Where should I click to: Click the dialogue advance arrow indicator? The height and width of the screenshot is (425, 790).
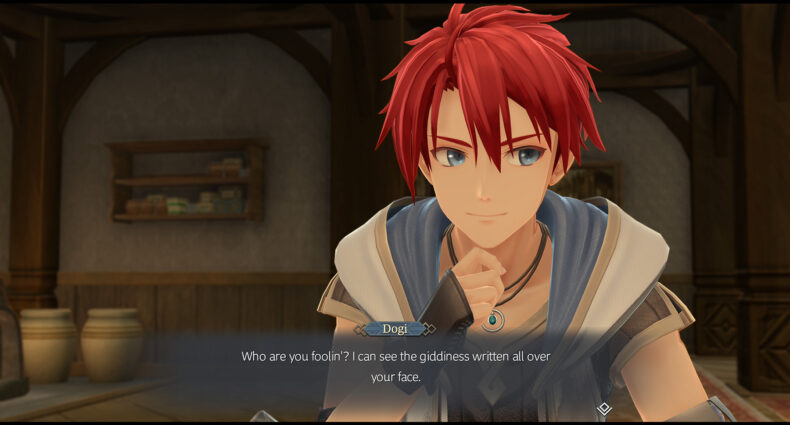(x=604, y=409)
